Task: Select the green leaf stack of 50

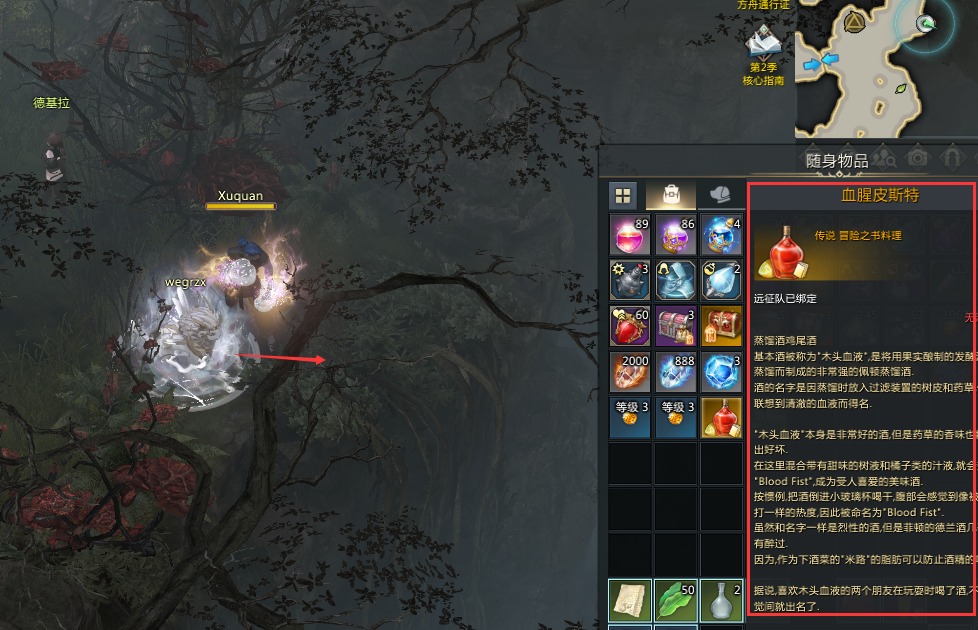Action: pyautogui.click(x=677, y=601)
